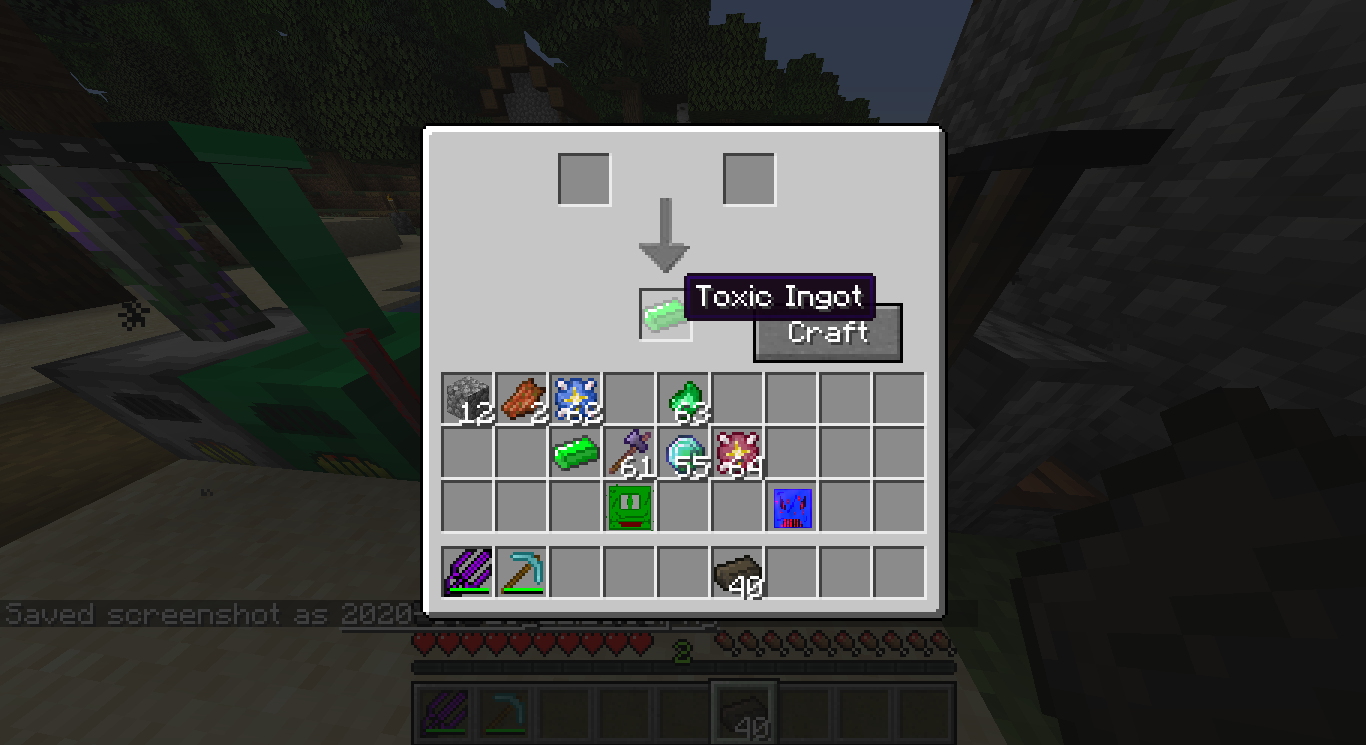1366x745 pixels.
Task: Select the blue orb stack of 55
Action: tap(684, 453)
